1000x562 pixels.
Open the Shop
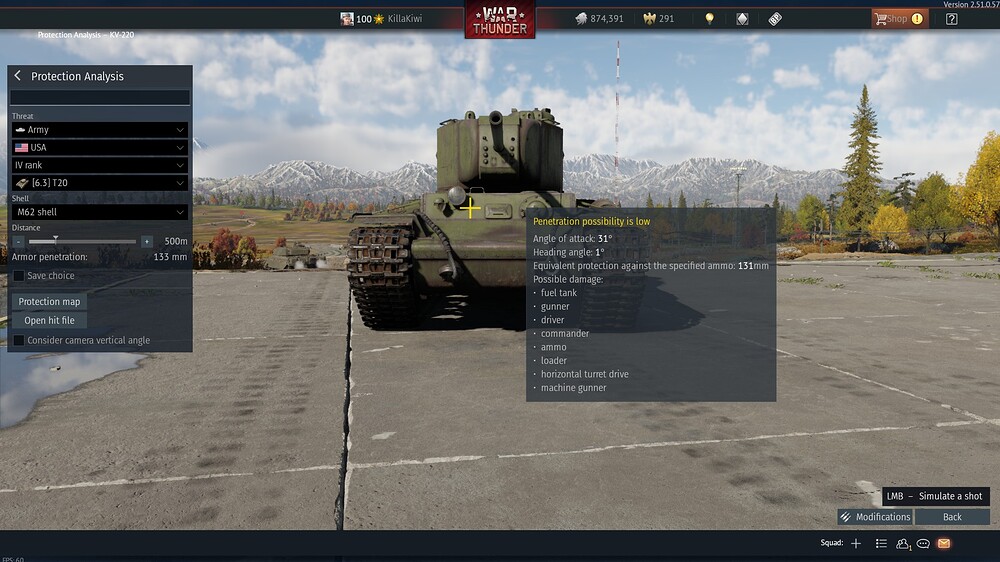pos(897,19)
